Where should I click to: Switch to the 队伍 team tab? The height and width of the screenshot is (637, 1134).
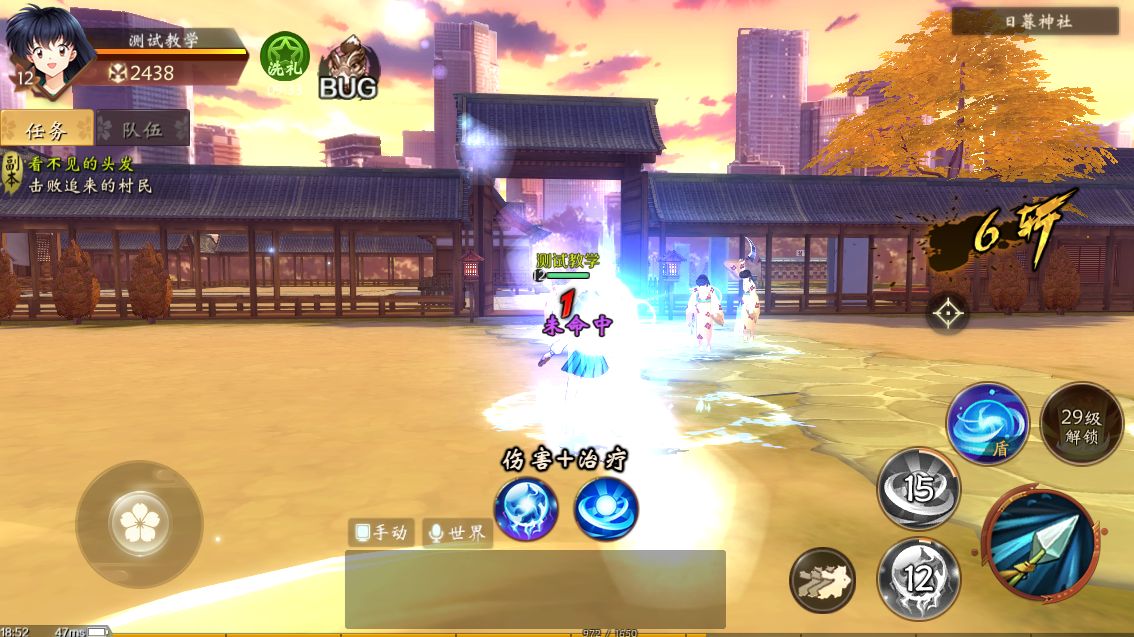tap(142, 128)
